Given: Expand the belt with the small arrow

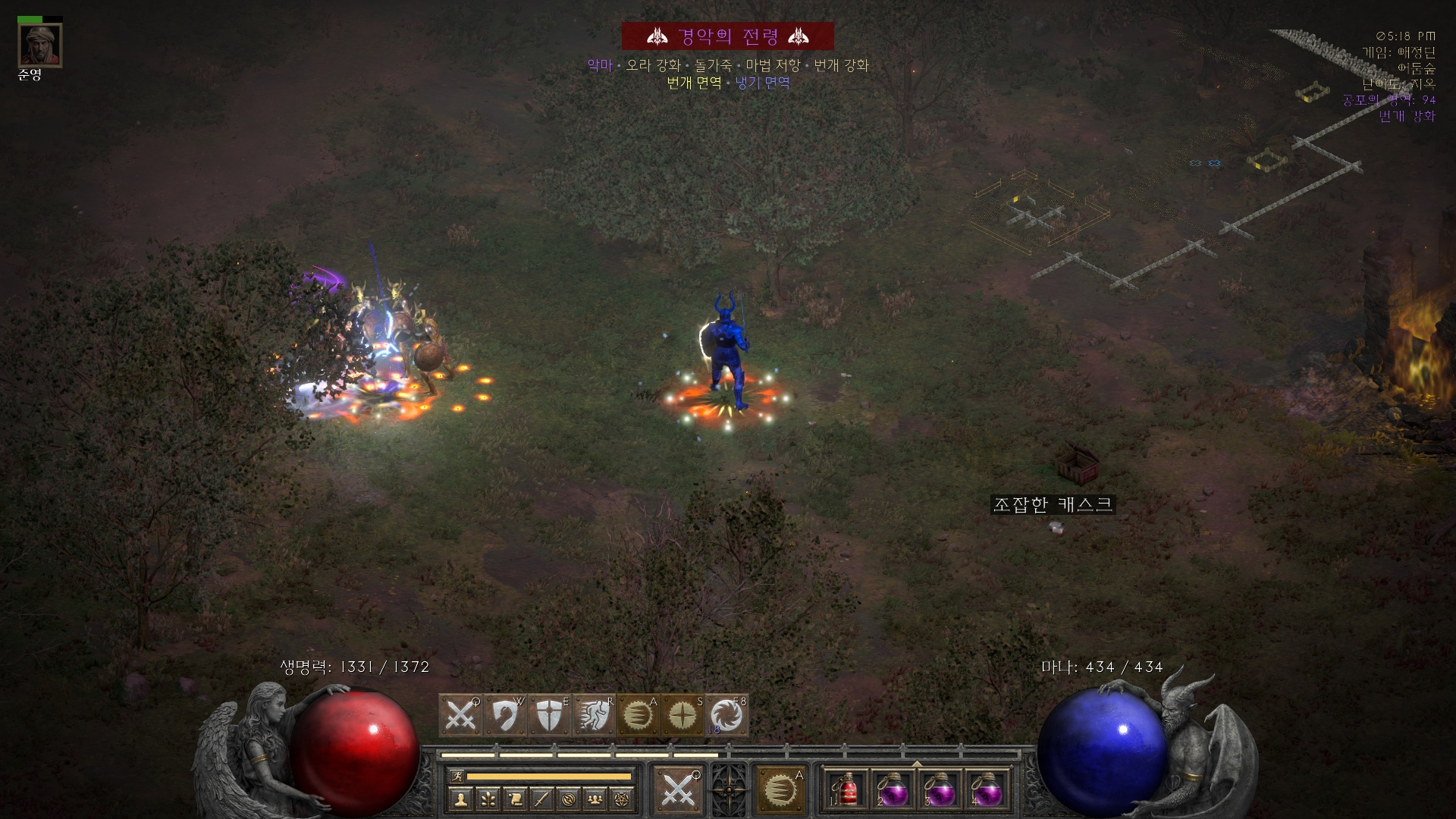Looking at the screenshot, I should pyautogui.click(x=917, y=764).
